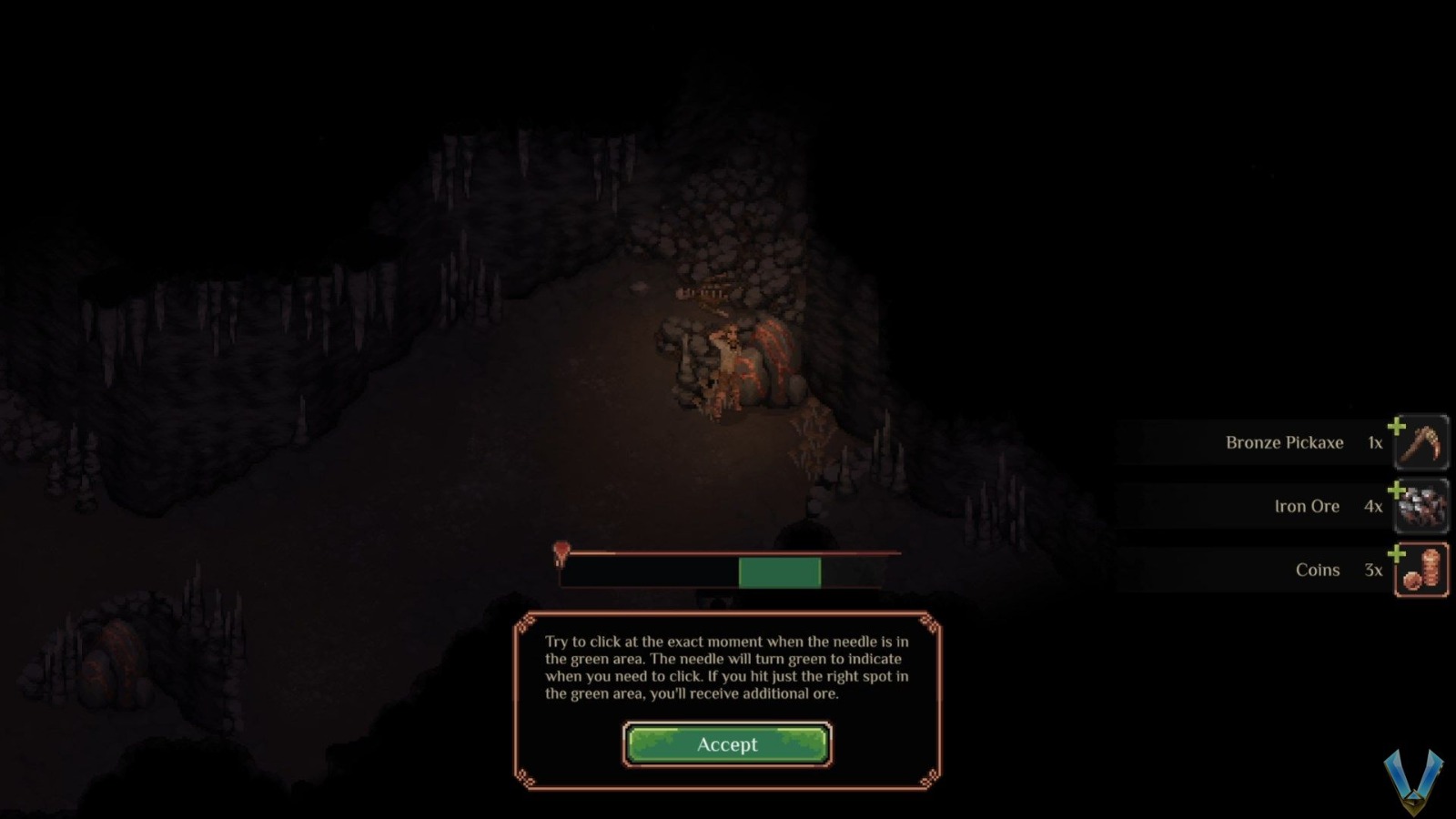The height and width of the screenshot is (819, 1456).
Task: Select the Bronze Pickaxe item icon
Action: (x=1422, y=443)
